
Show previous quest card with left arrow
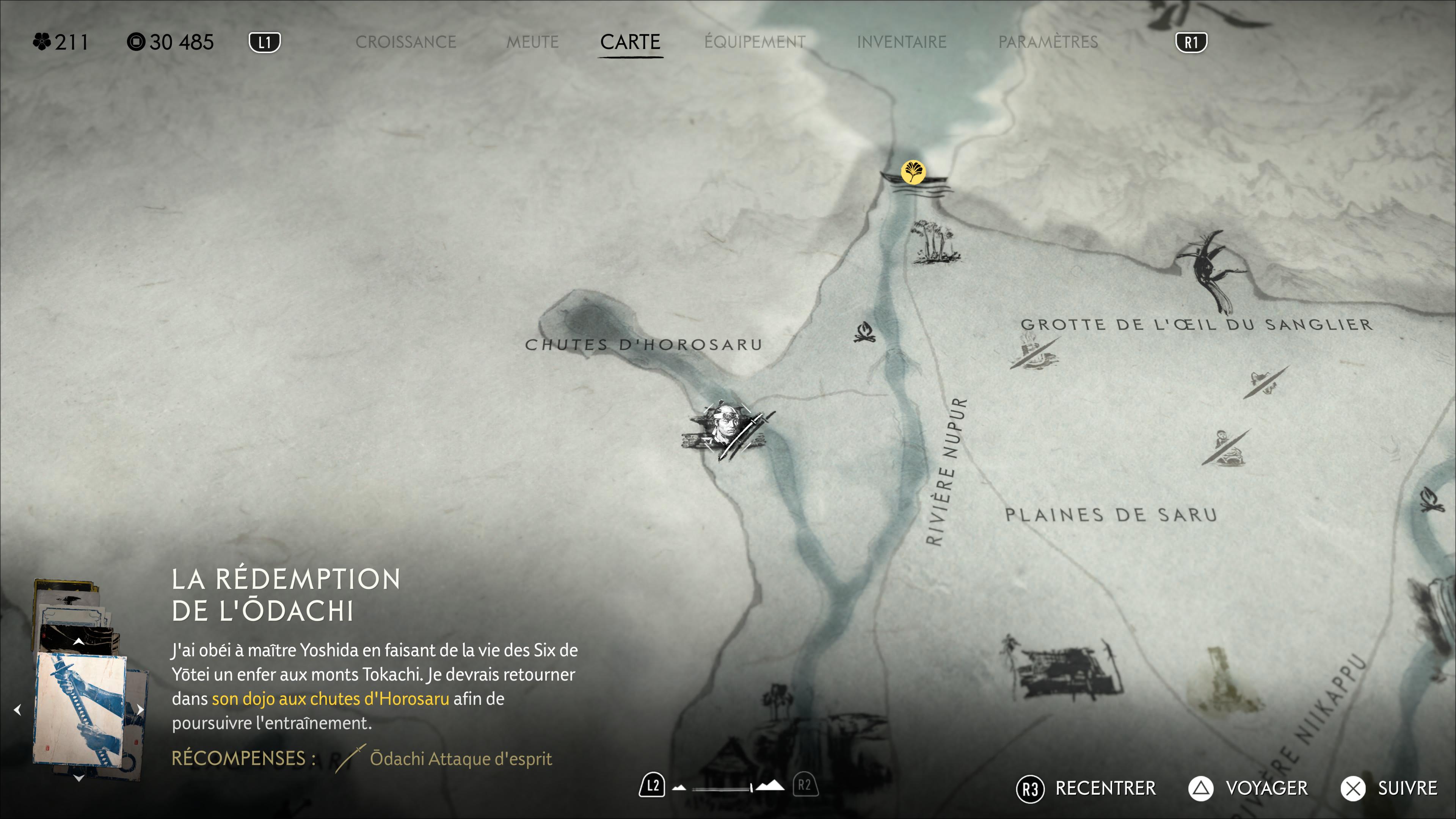click(x=17, y=709)
